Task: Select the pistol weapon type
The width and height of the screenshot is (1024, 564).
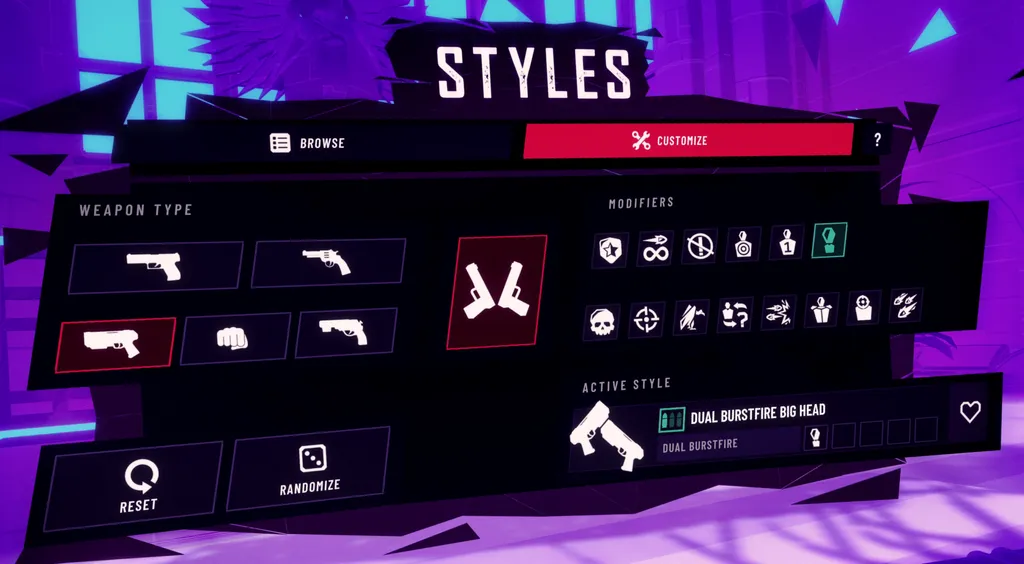Action: pos(155,266)
